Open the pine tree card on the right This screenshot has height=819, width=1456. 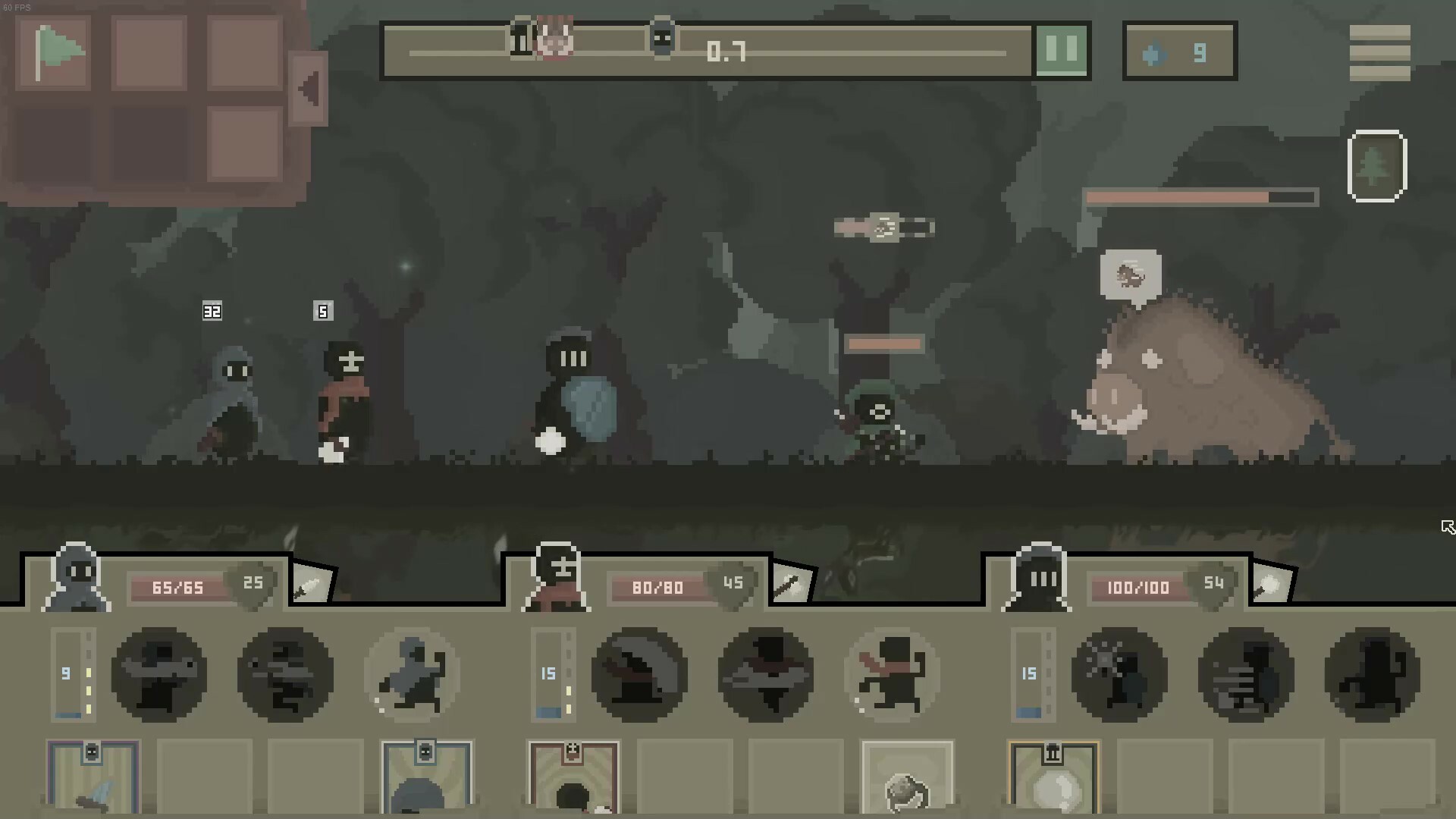pos(1377,165)
